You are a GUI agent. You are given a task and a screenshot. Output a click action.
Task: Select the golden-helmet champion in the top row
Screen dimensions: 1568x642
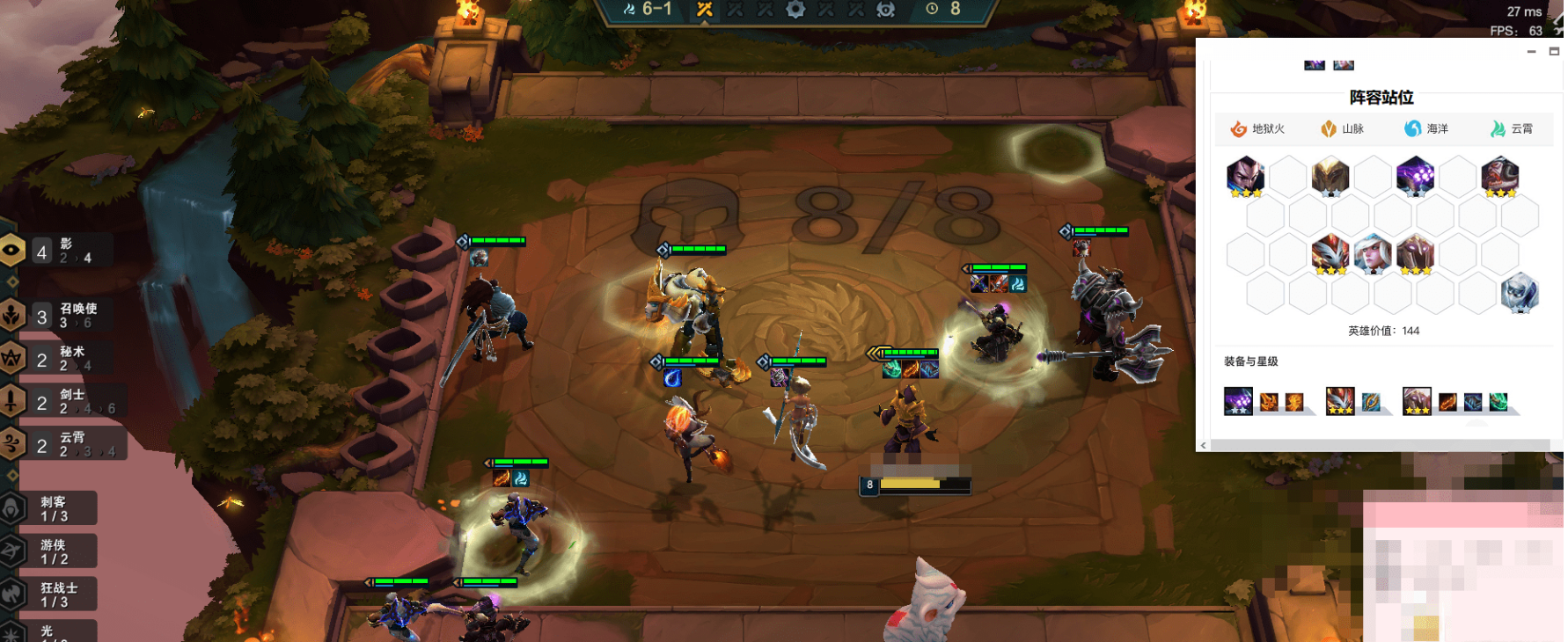click(1330, 176)
